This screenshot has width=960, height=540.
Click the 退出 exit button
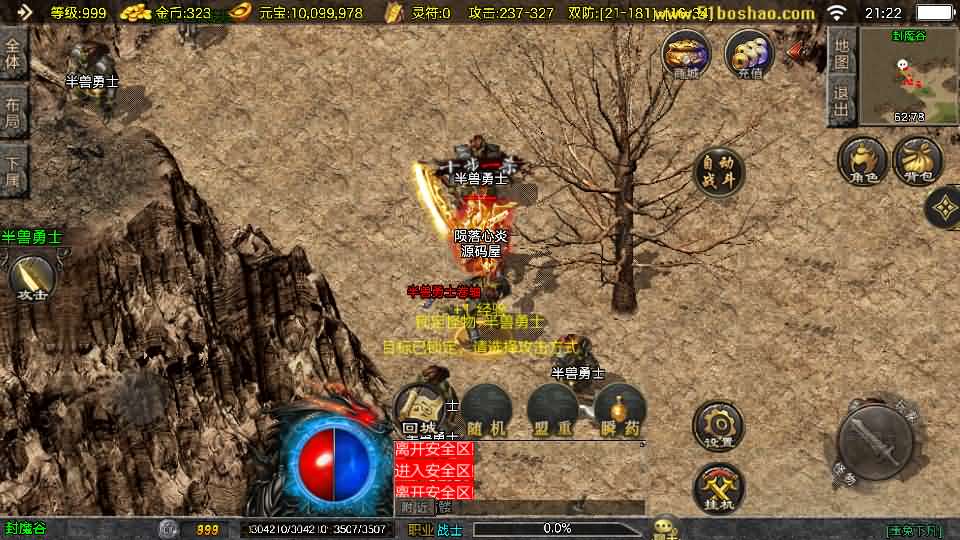pyautogui.click(x=842, y=102)
